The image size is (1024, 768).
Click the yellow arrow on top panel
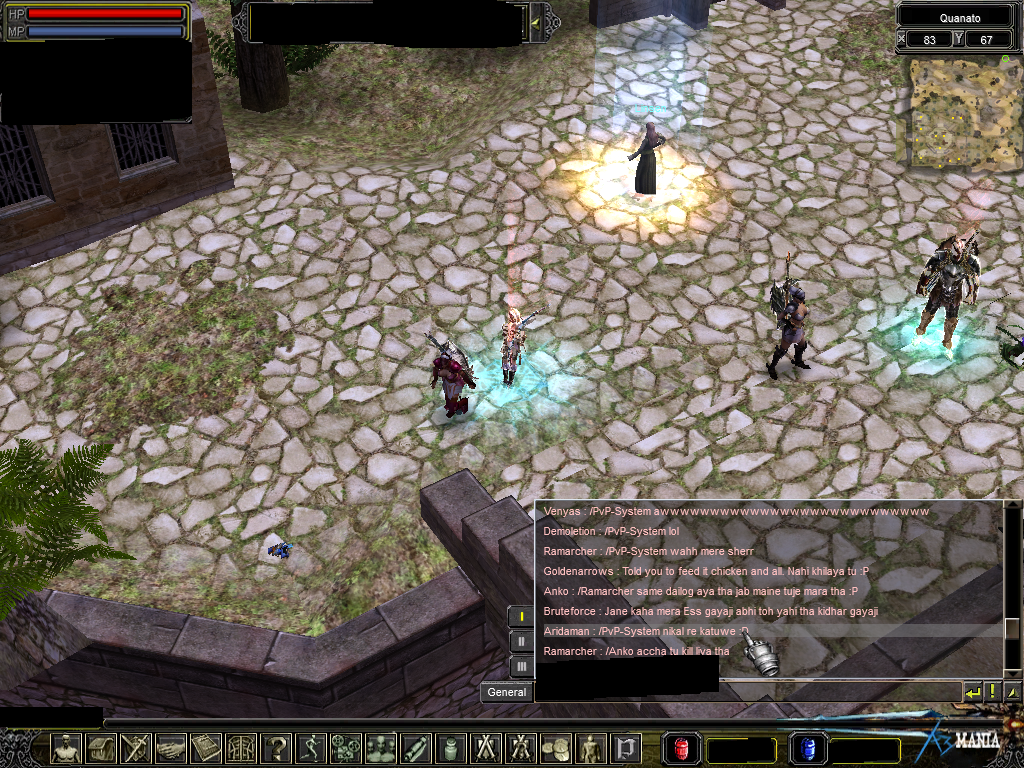[x=535, y=22]
